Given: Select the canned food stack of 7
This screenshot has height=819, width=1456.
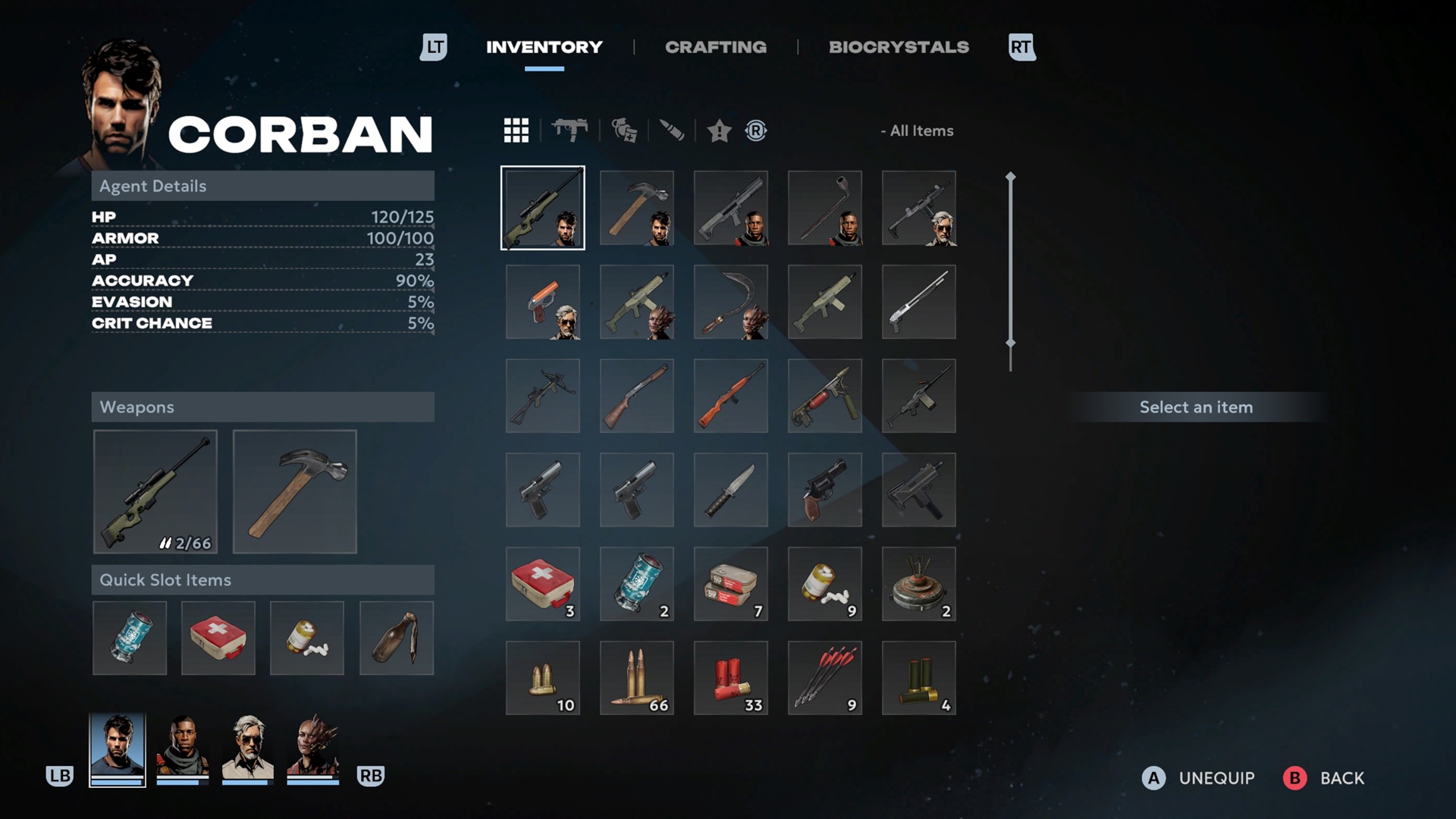Looking at the screenshot, I should (731, 584).
